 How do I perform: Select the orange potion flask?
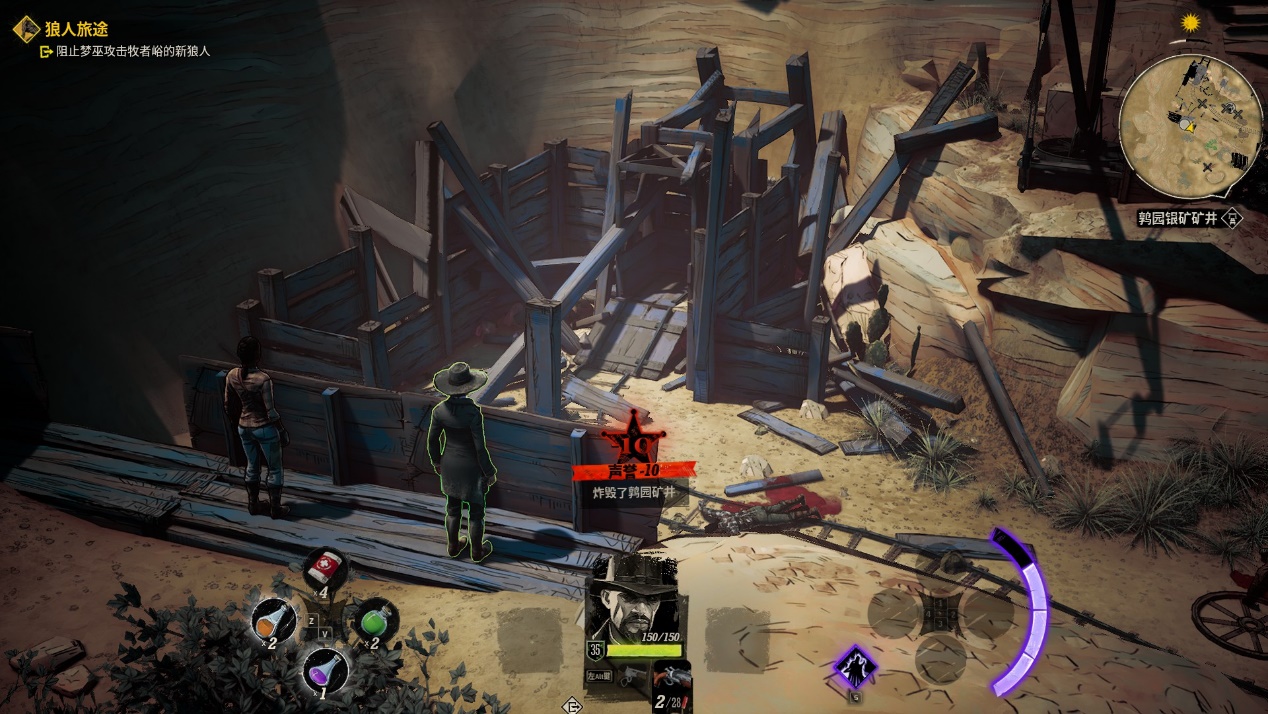[x=272, y=621]
